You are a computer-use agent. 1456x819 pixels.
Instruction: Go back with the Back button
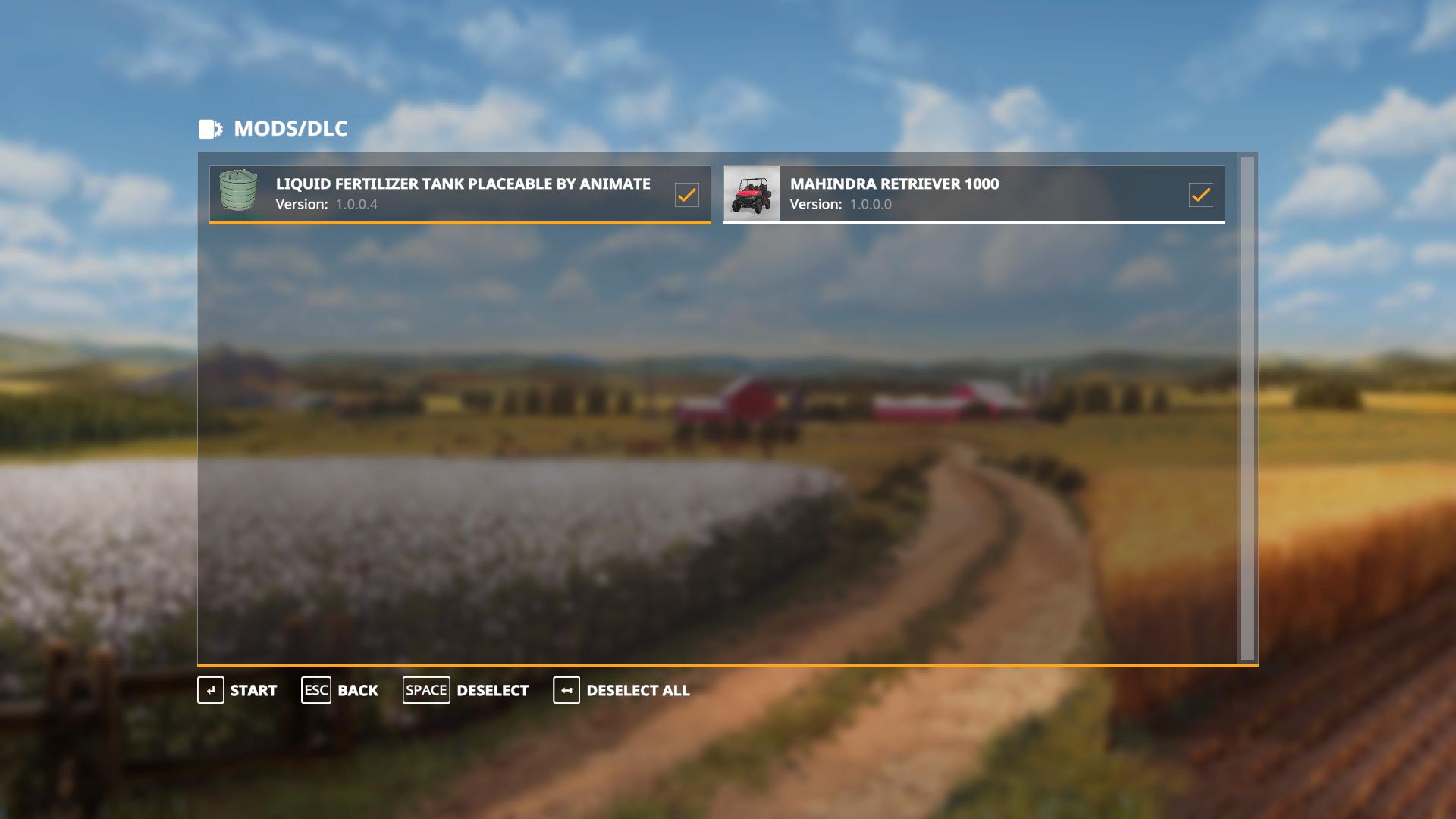340,690
